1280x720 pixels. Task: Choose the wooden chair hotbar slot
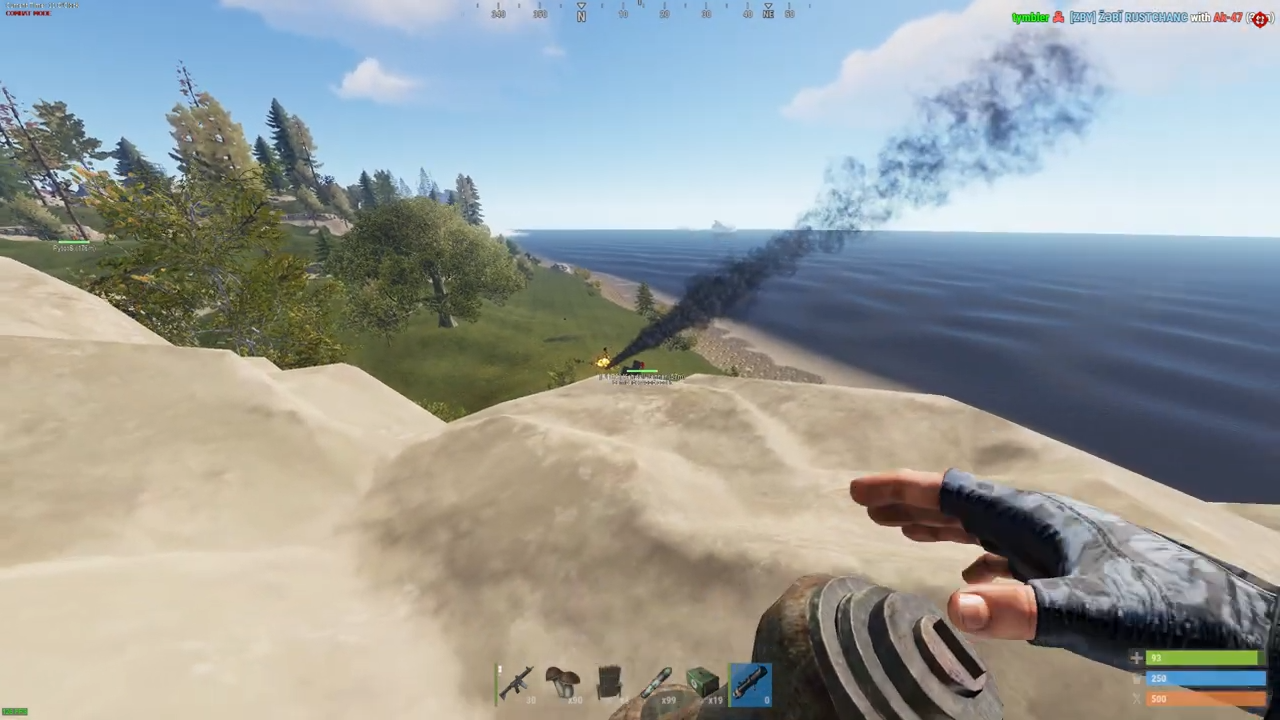[609, 684]
